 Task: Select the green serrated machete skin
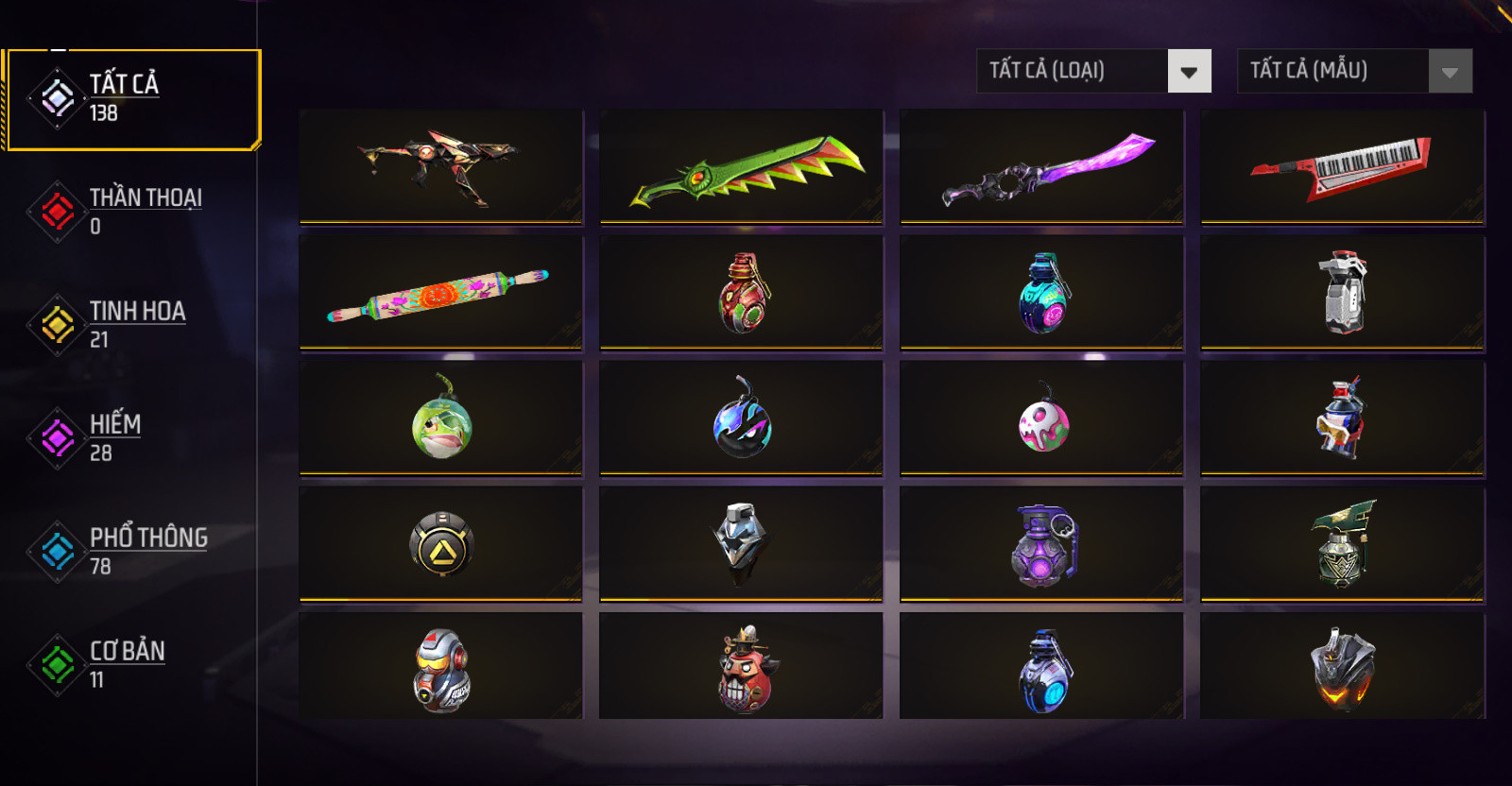pos(742,167)
